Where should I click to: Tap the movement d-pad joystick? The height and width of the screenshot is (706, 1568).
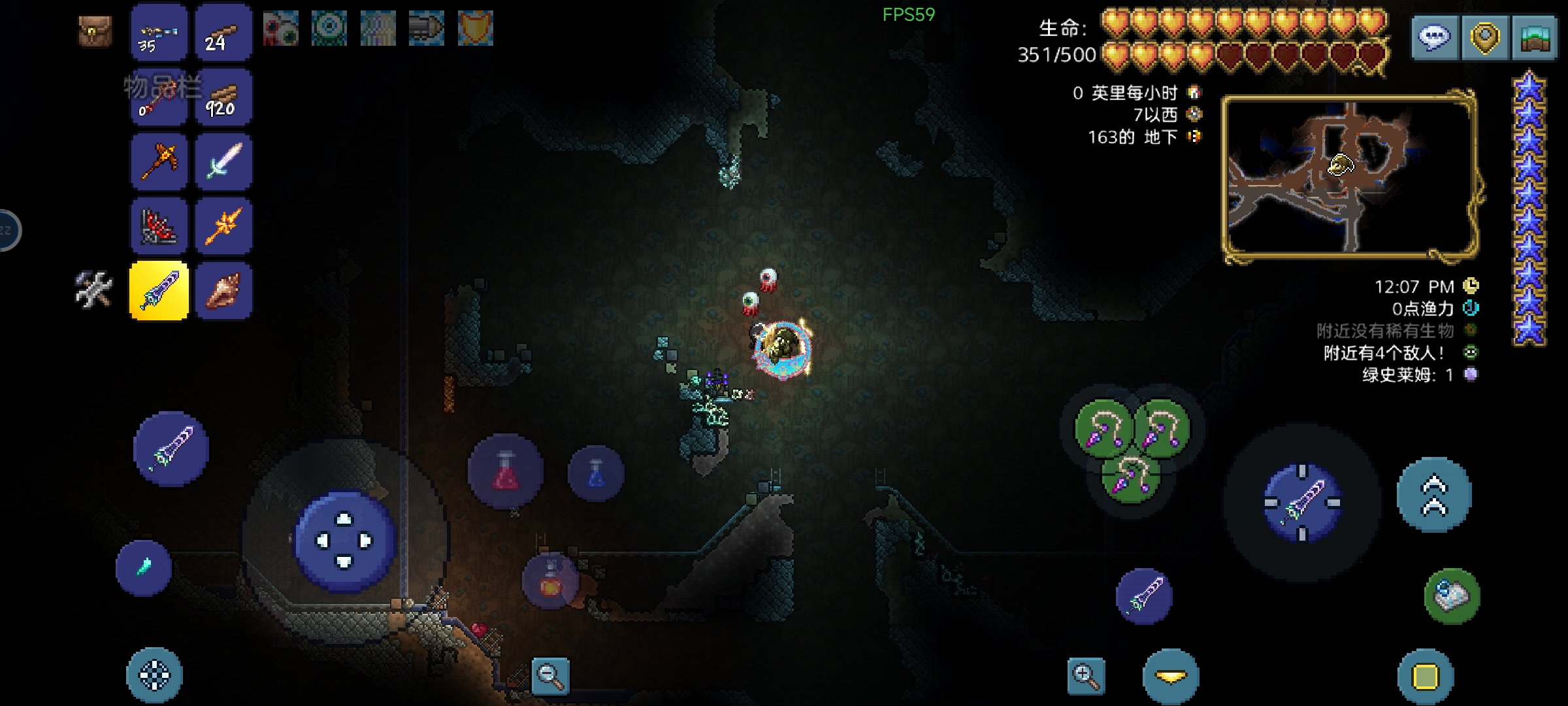click(x=344, y=541)
